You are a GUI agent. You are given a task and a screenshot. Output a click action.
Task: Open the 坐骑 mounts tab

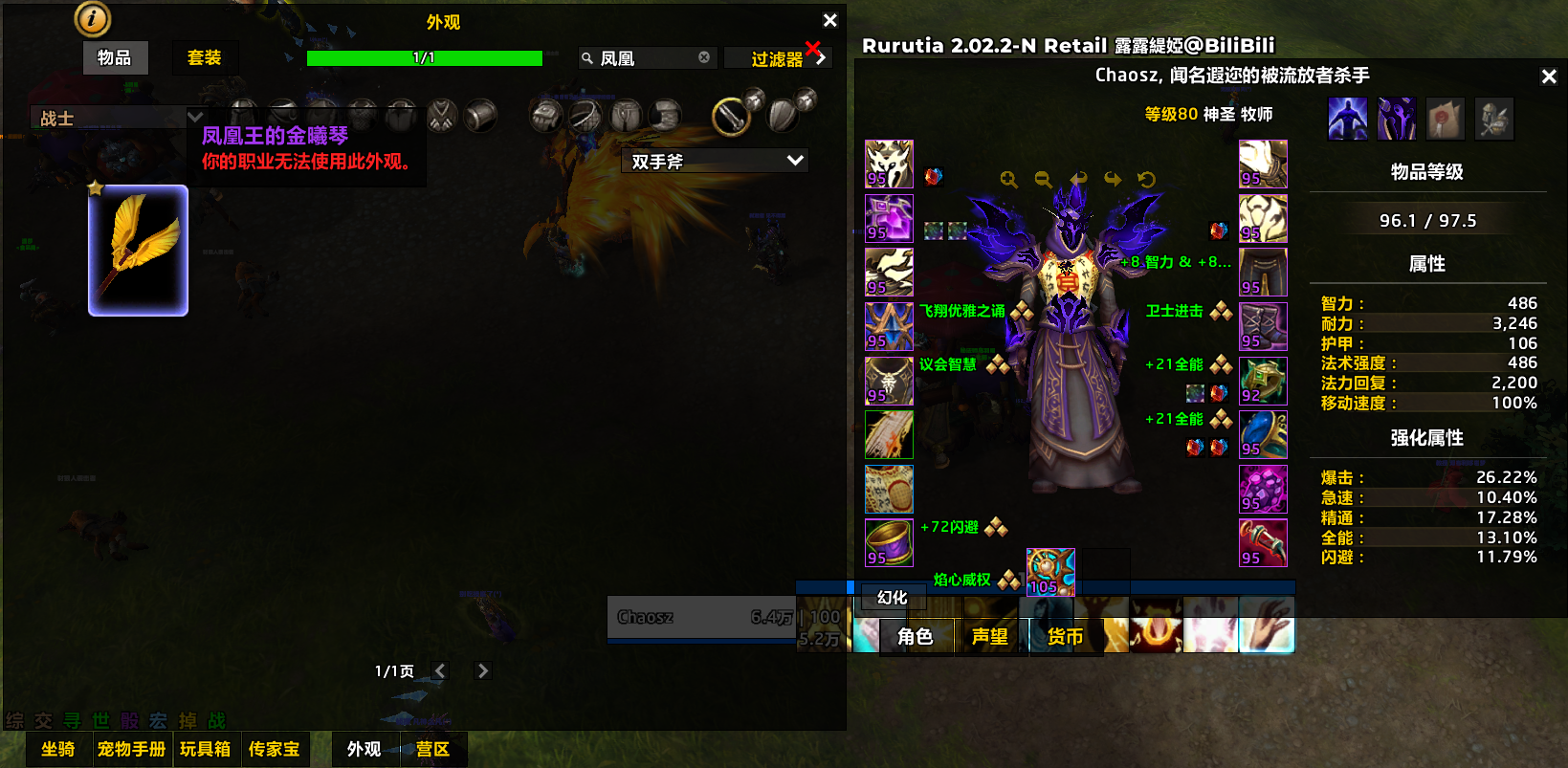pos(57,750)
